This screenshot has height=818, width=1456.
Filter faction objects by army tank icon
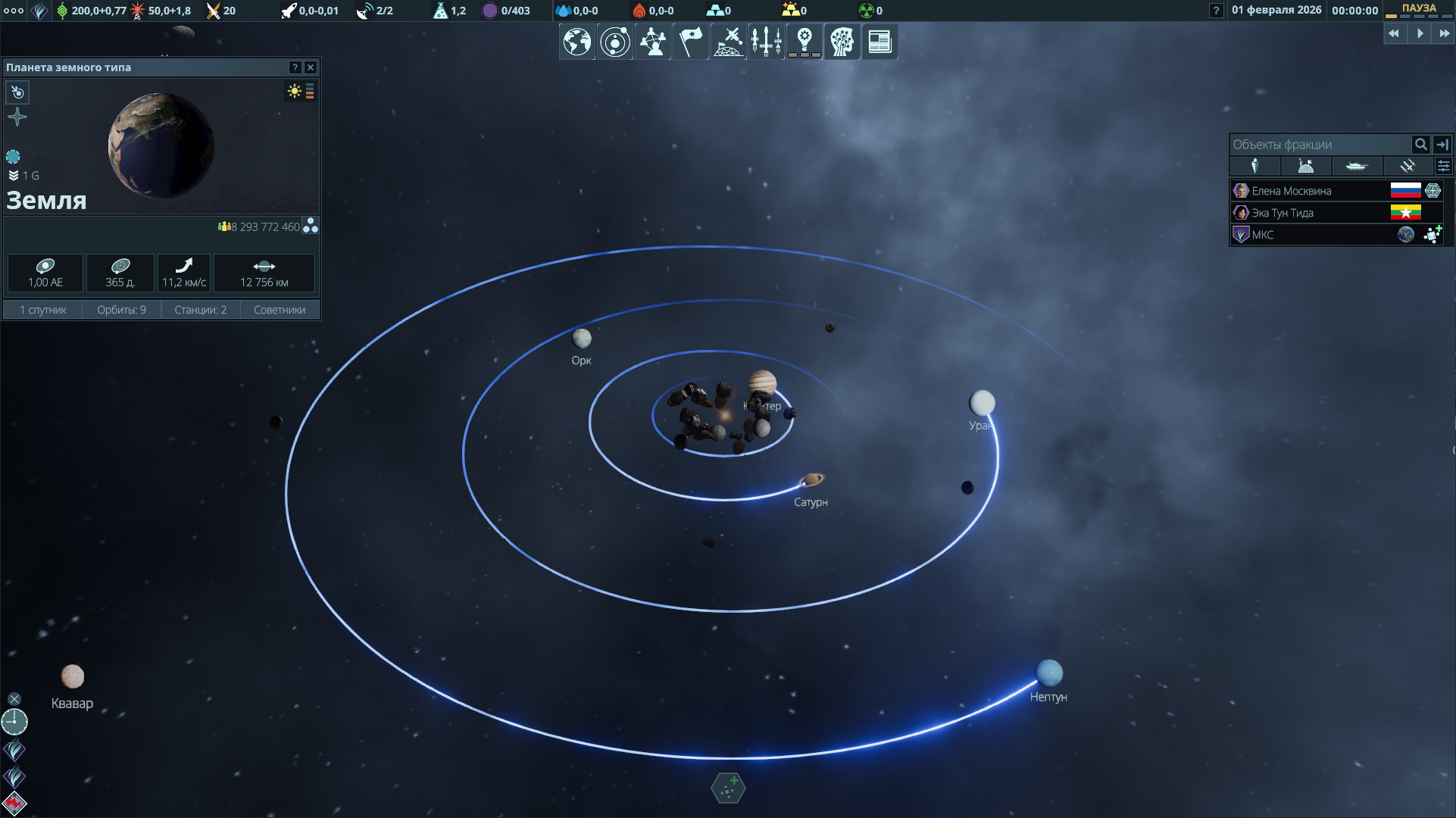(x=1356, y=166)
